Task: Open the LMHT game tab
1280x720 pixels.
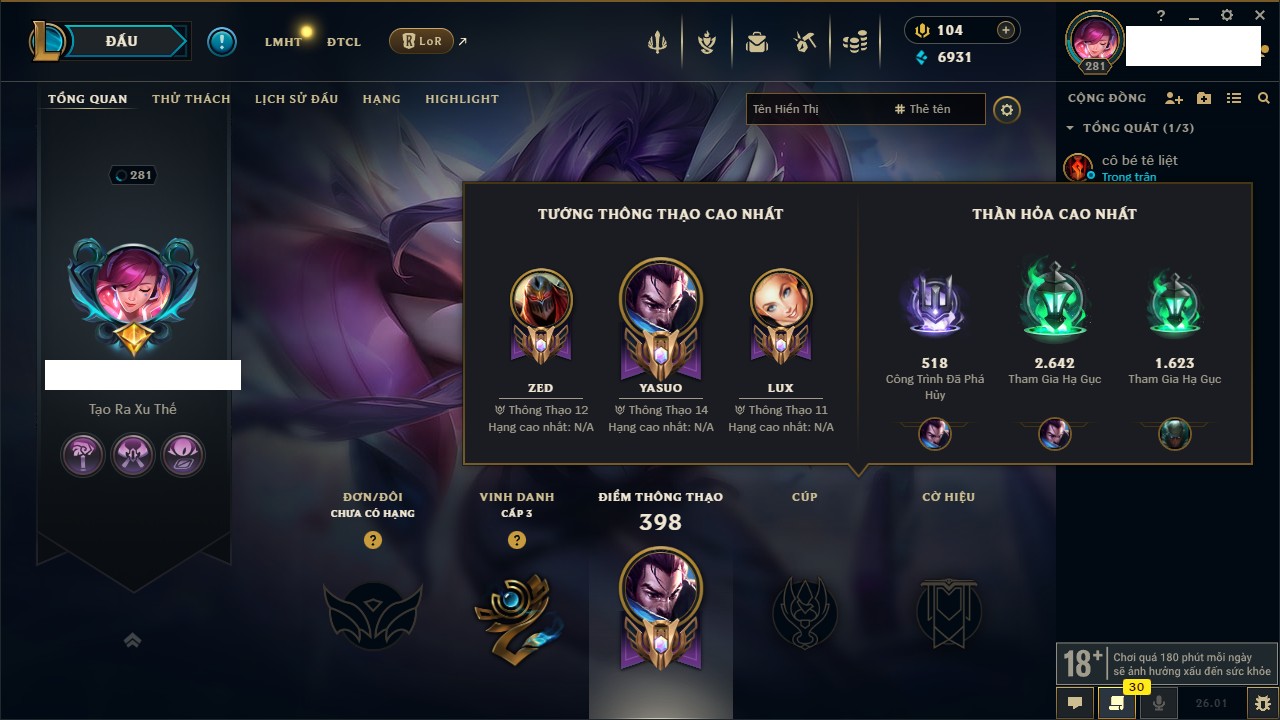Action: (283, 42)
